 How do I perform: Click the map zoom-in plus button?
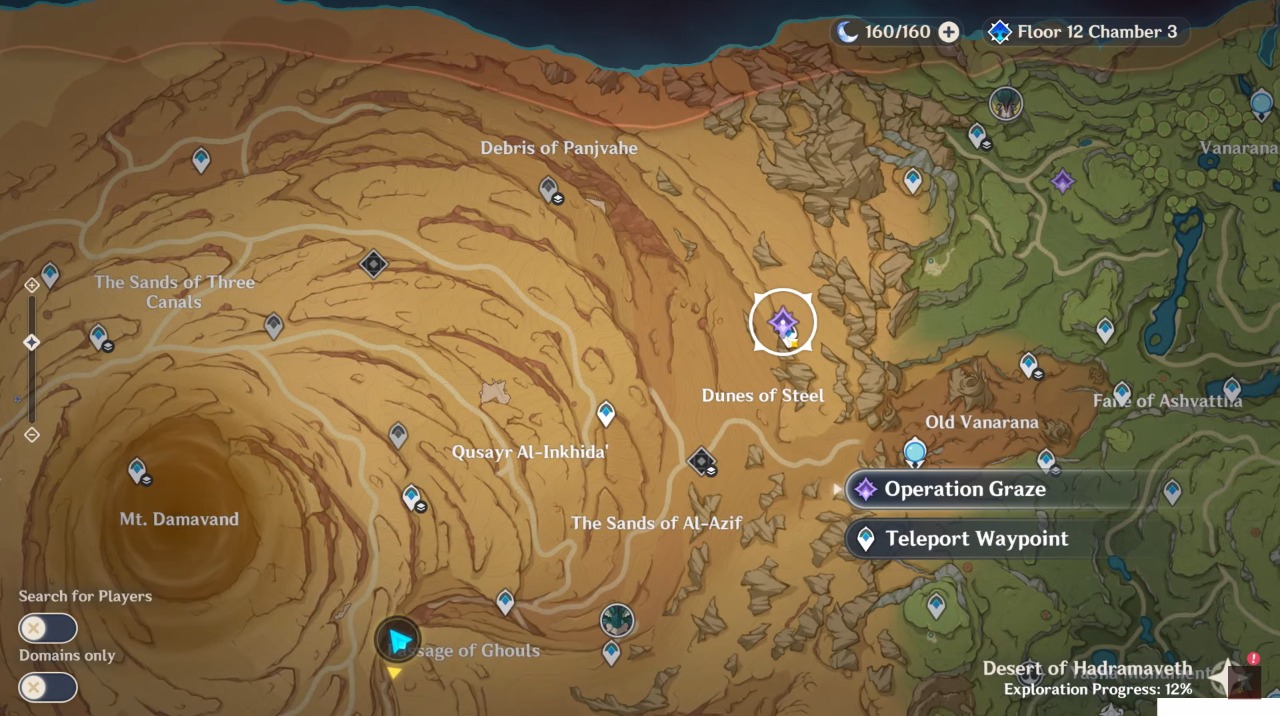pyautogui.click(x=32, y=285)
